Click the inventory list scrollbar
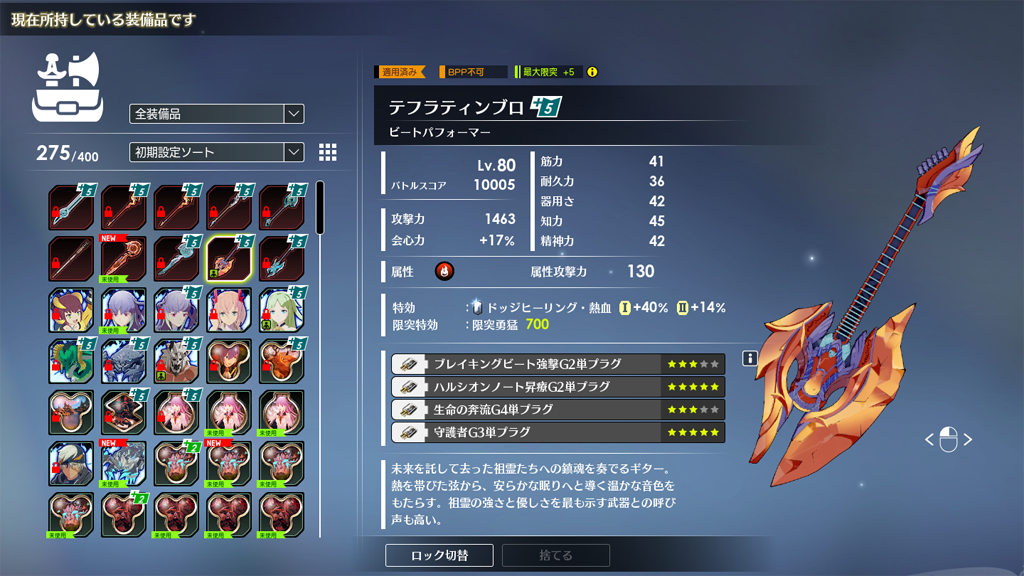 coord(320,209)
